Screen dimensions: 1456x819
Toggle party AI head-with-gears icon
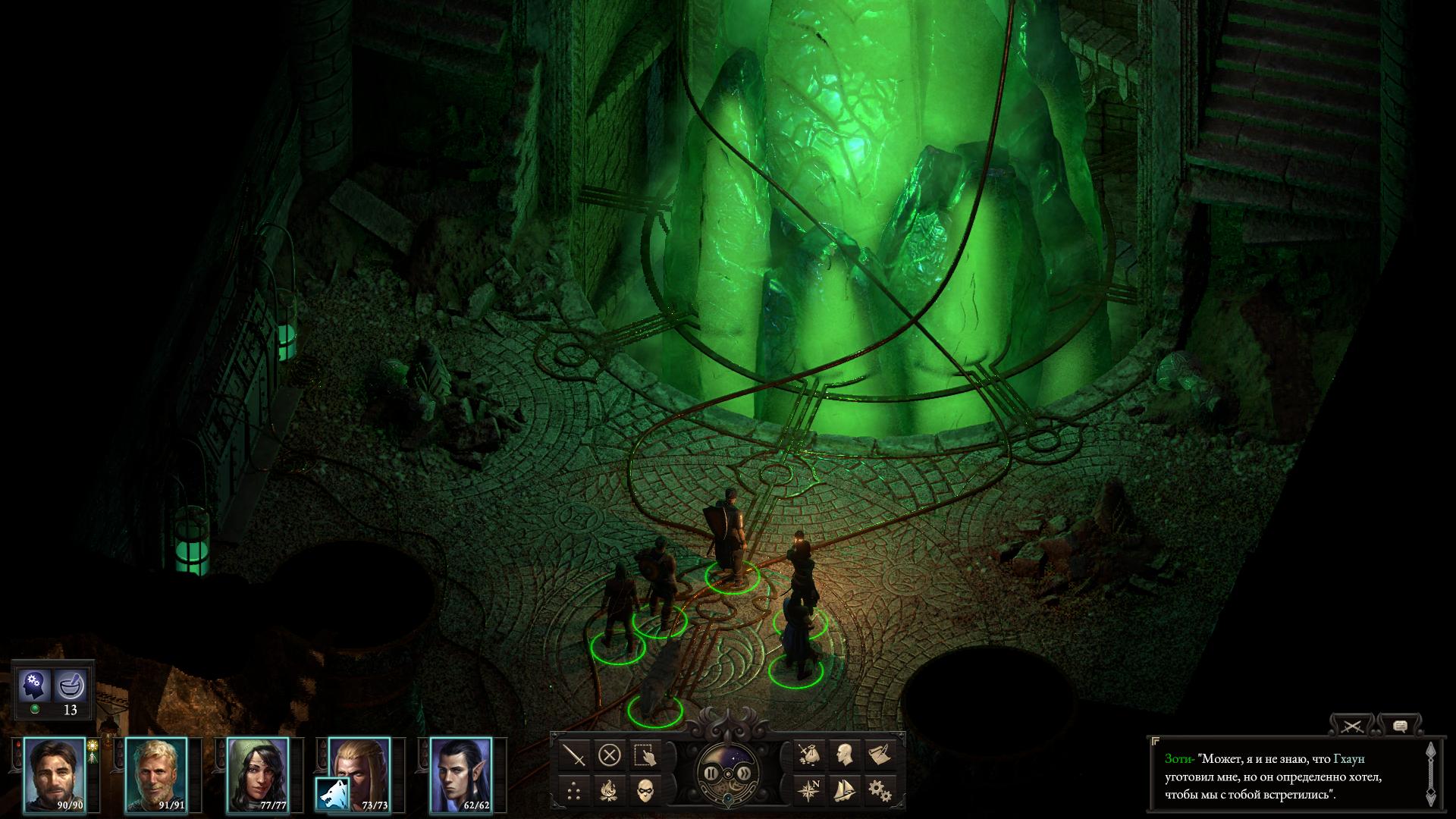pyautogui.click(x=34, y=686)
